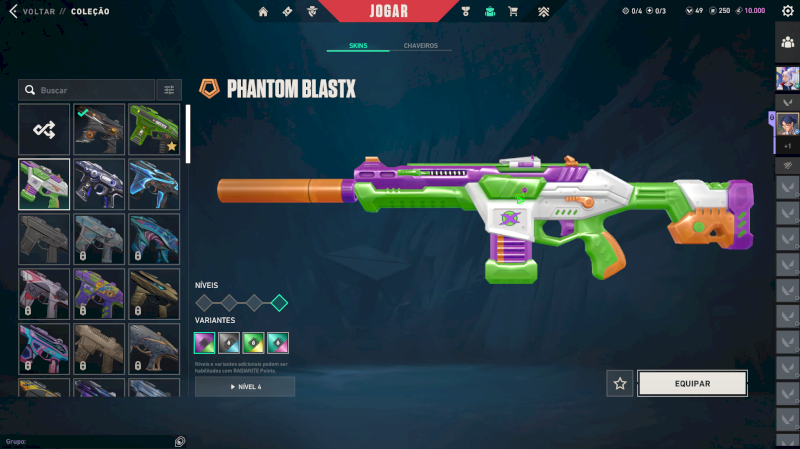800x449 pixels.
Task: Select the highlighted level 4 diamond
Action: click(x=279, y=303)
